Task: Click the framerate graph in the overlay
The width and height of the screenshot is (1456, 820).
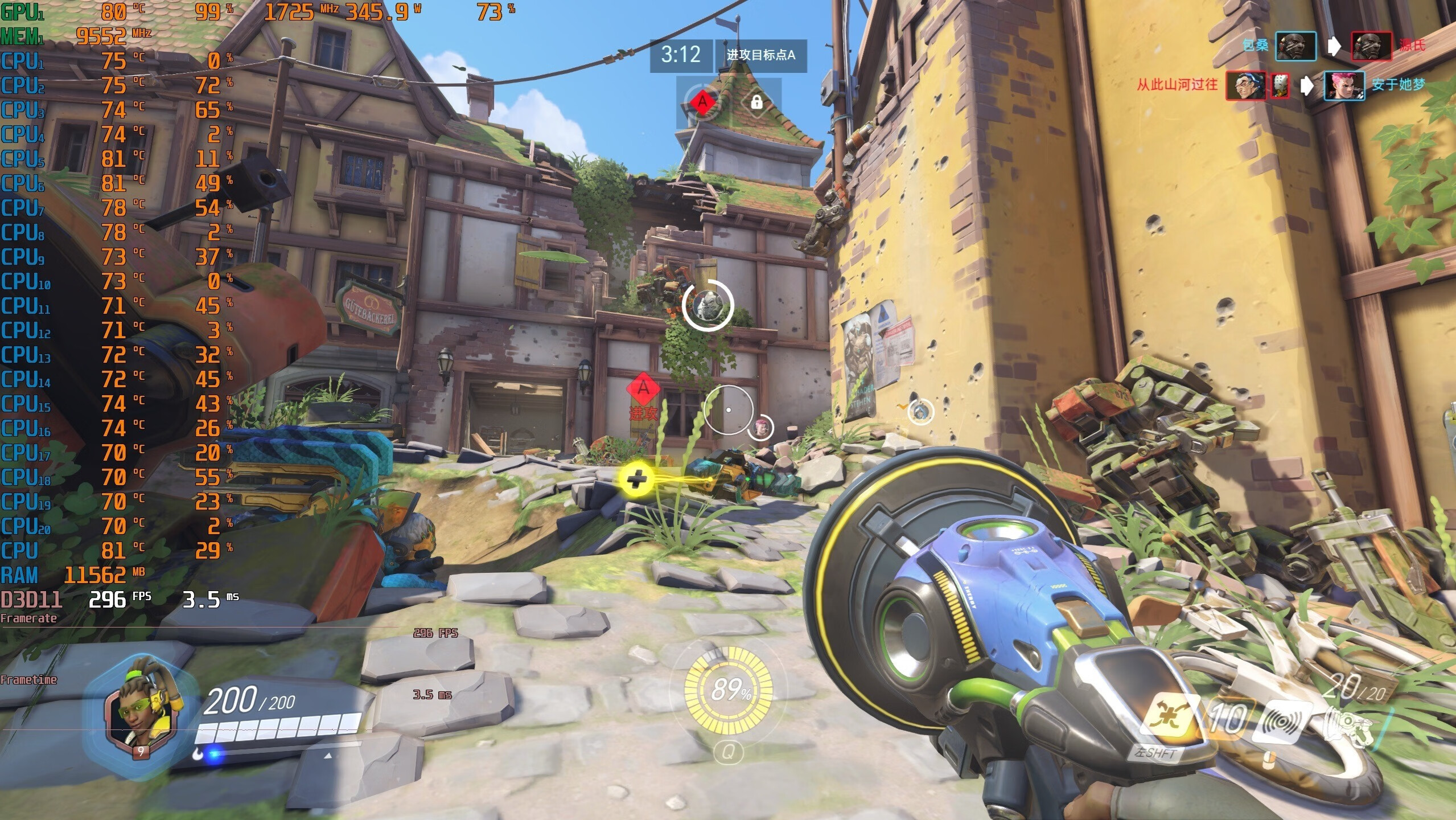Action: pos(199,628)
